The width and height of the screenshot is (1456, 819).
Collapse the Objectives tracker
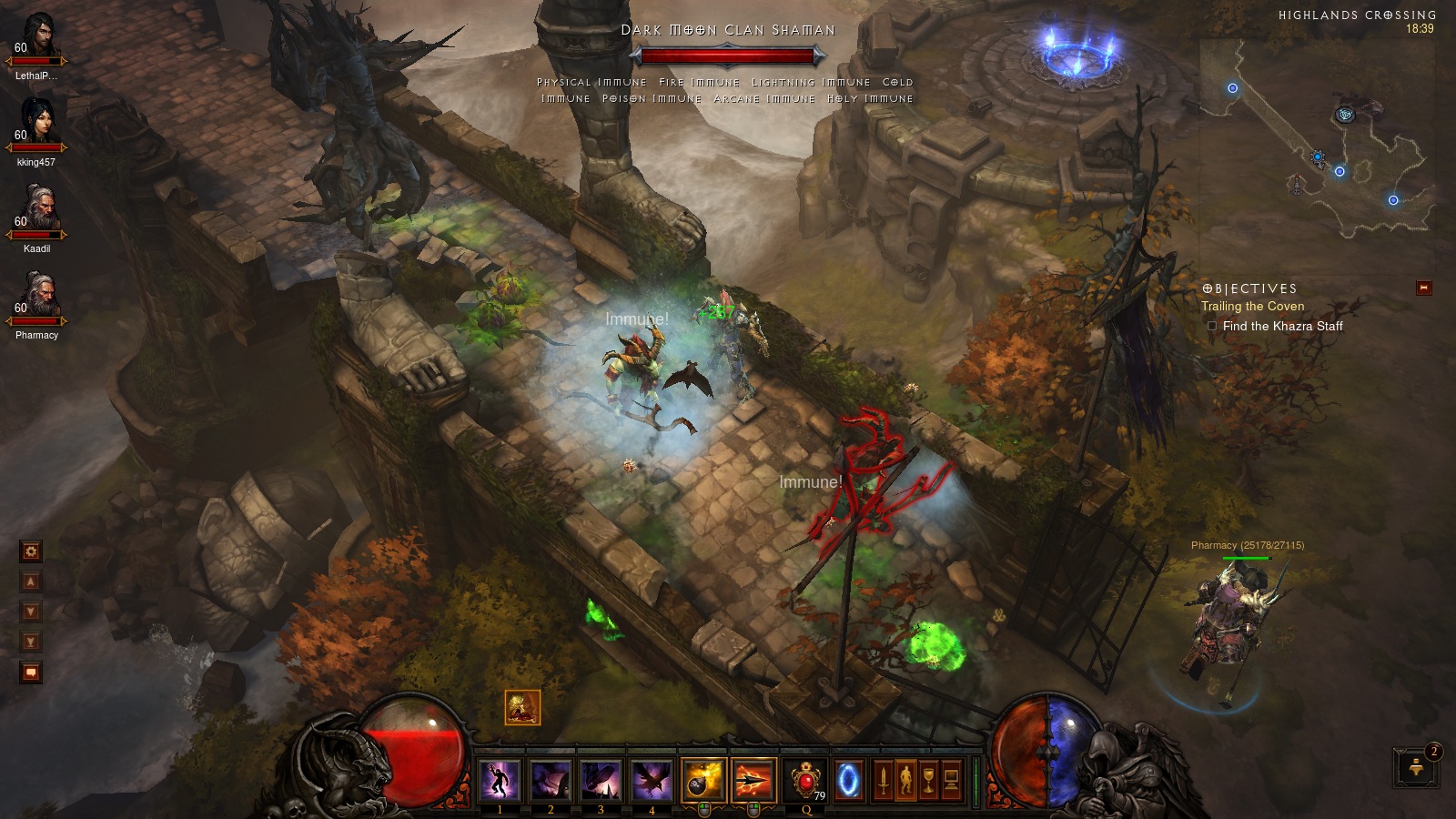[x=1424, y=288]
